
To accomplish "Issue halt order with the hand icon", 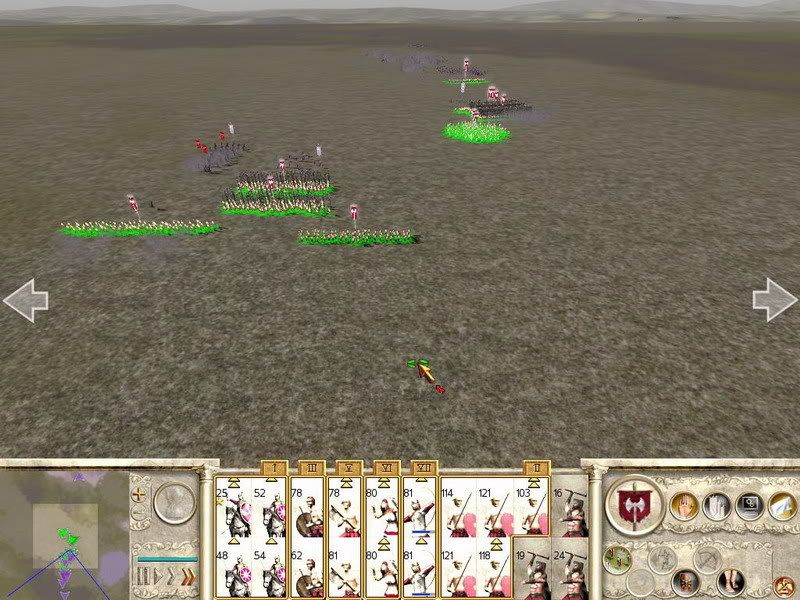I will tap(685, 505).
